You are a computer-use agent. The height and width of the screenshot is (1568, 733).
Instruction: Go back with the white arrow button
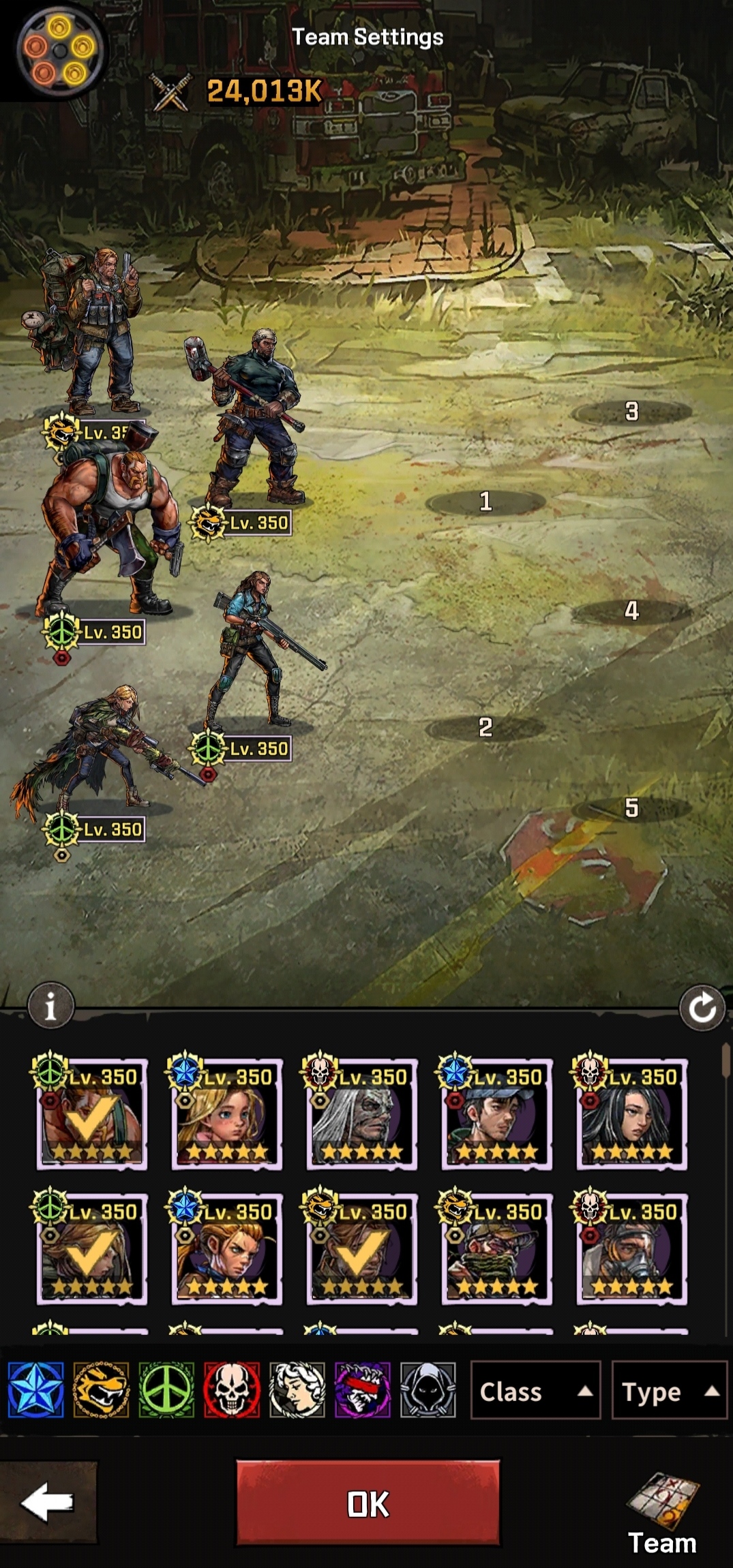(48, 1502)
